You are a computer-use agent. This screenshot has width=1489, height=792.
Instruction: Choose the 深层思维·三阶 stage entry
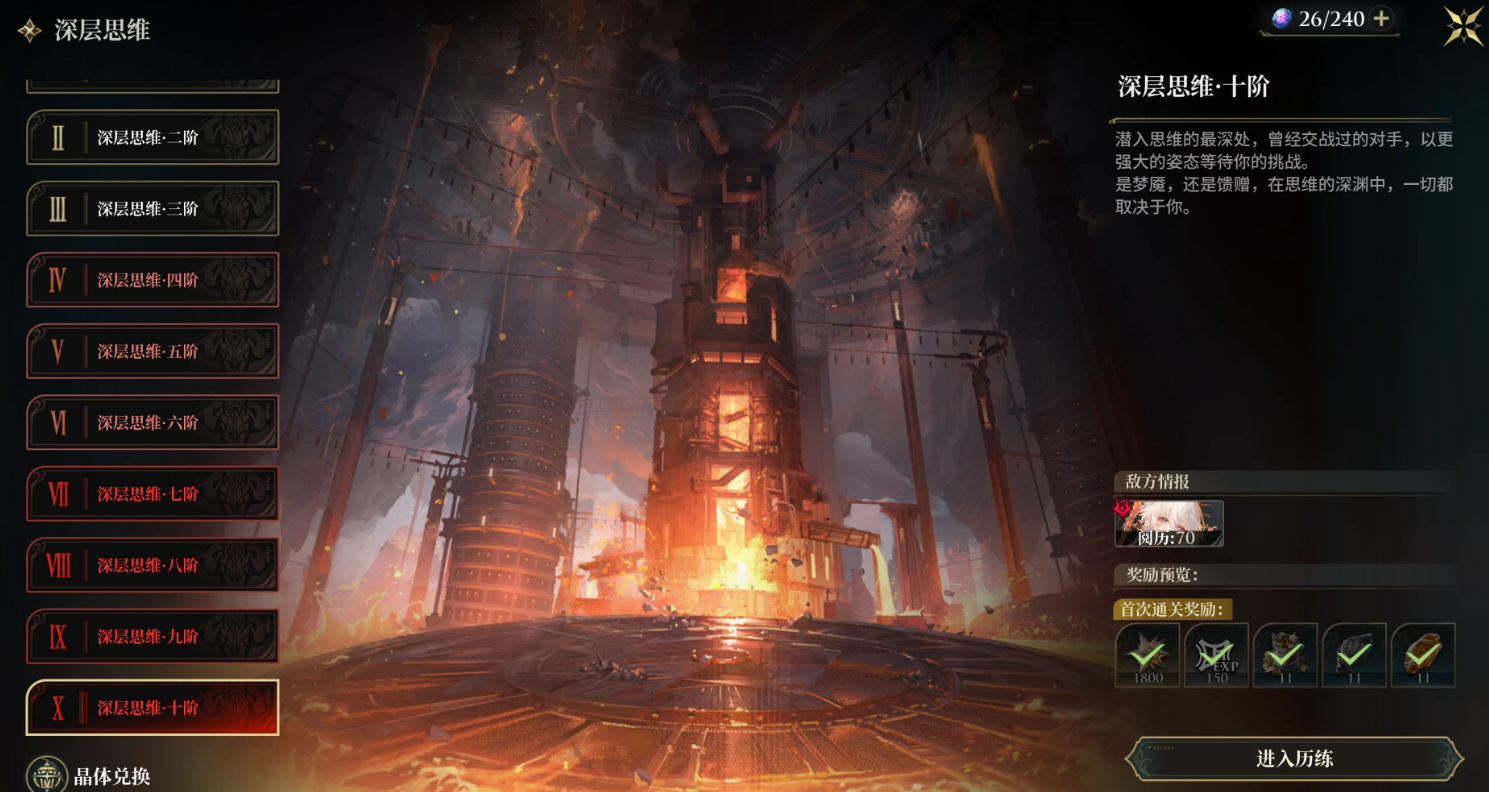152,209
